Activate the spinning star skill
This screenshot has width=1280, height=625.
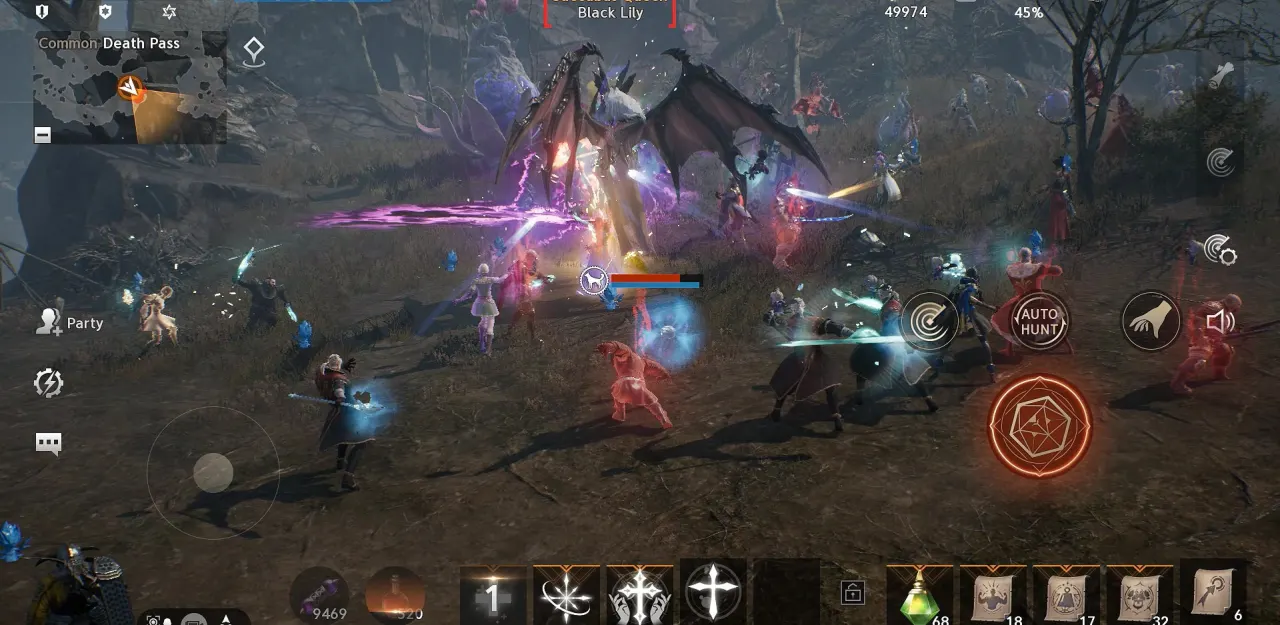[566, 593]
